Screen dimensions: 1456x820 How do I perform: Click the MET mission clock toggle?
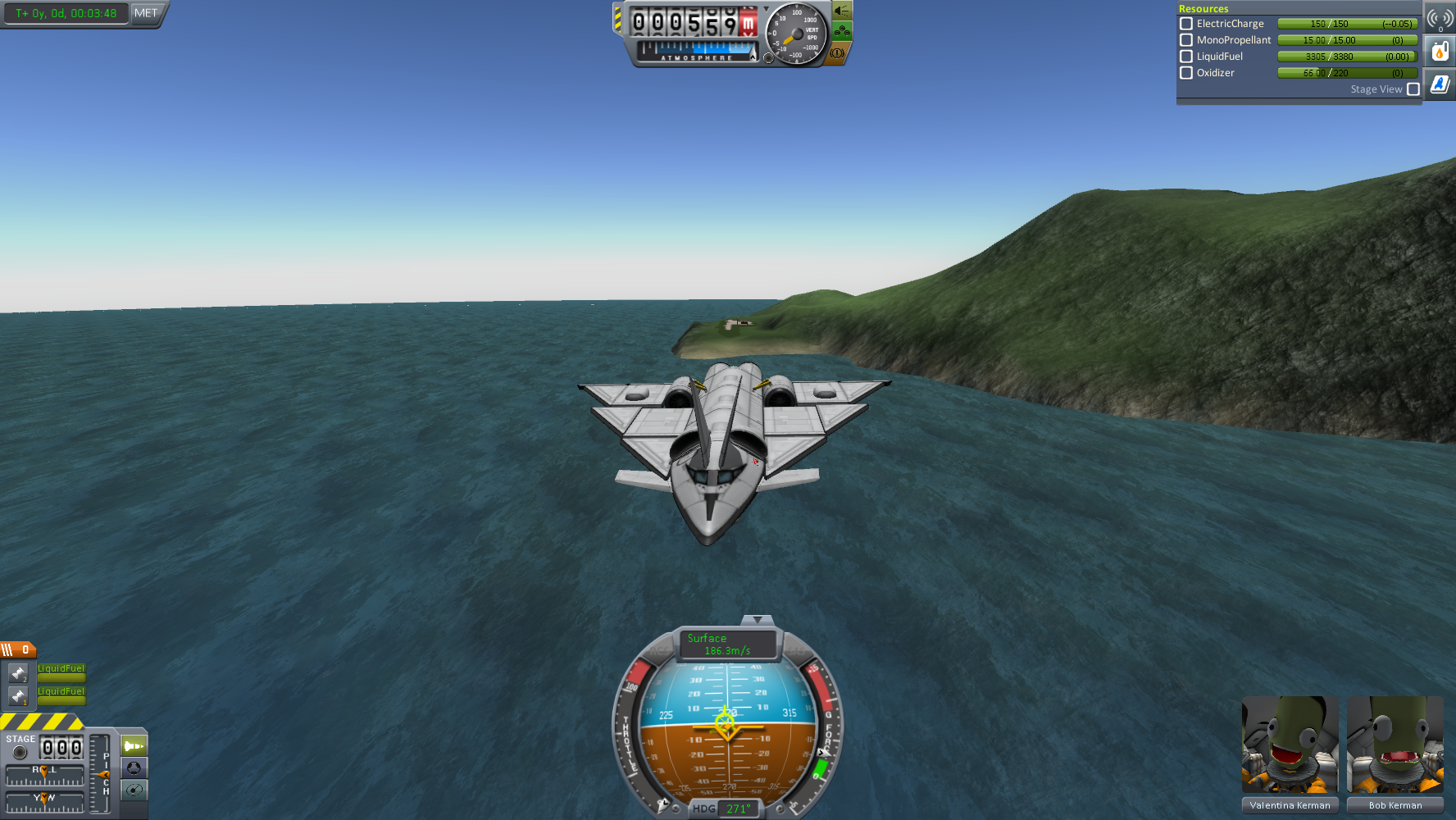146,13
